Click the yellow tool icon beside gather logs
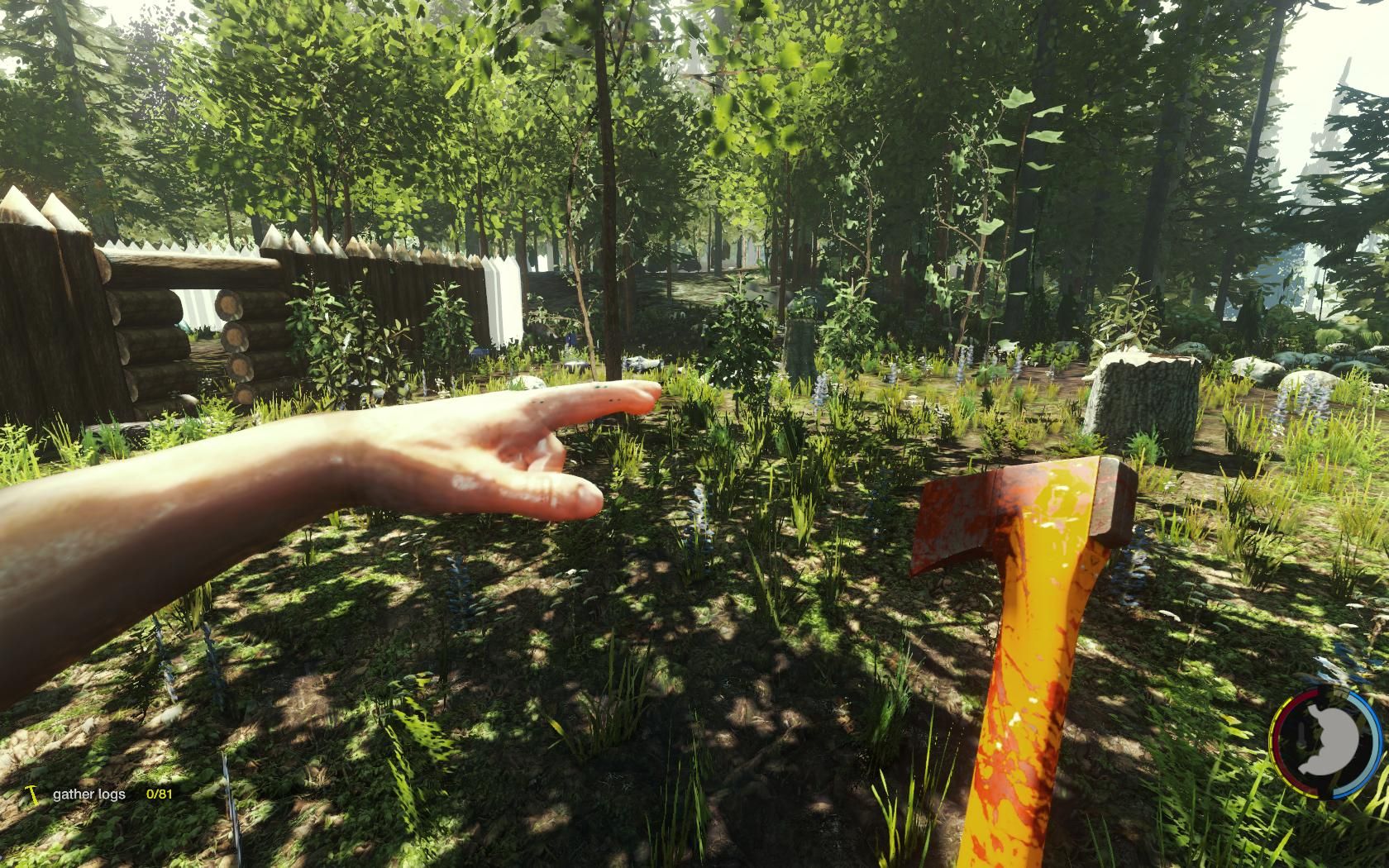The width and height of the screenshot is (1389, 868). pos(32,795)
